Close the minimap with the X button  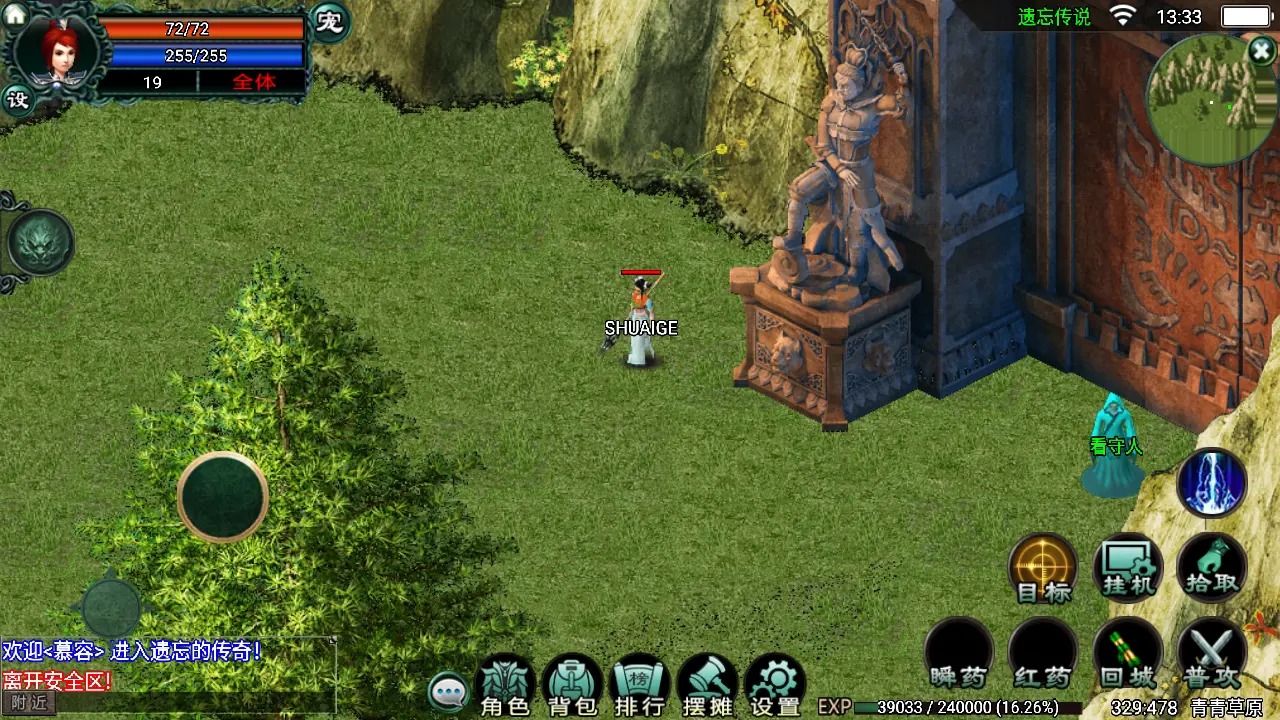(1262, 51)
